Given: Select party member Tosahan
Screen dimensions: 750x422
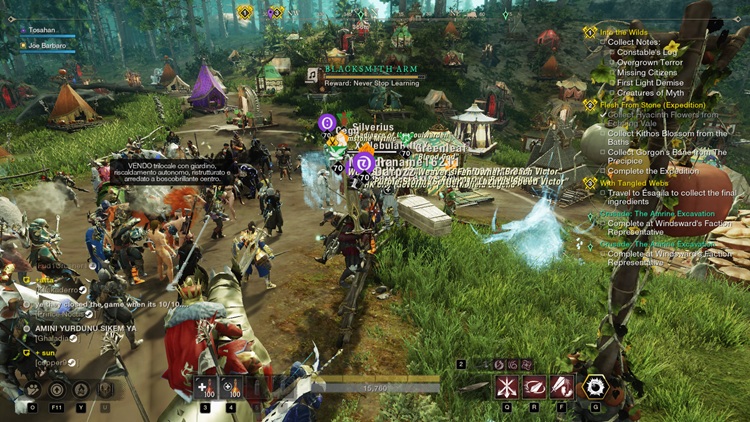Looking at the screenshot, I should point(42,30).
